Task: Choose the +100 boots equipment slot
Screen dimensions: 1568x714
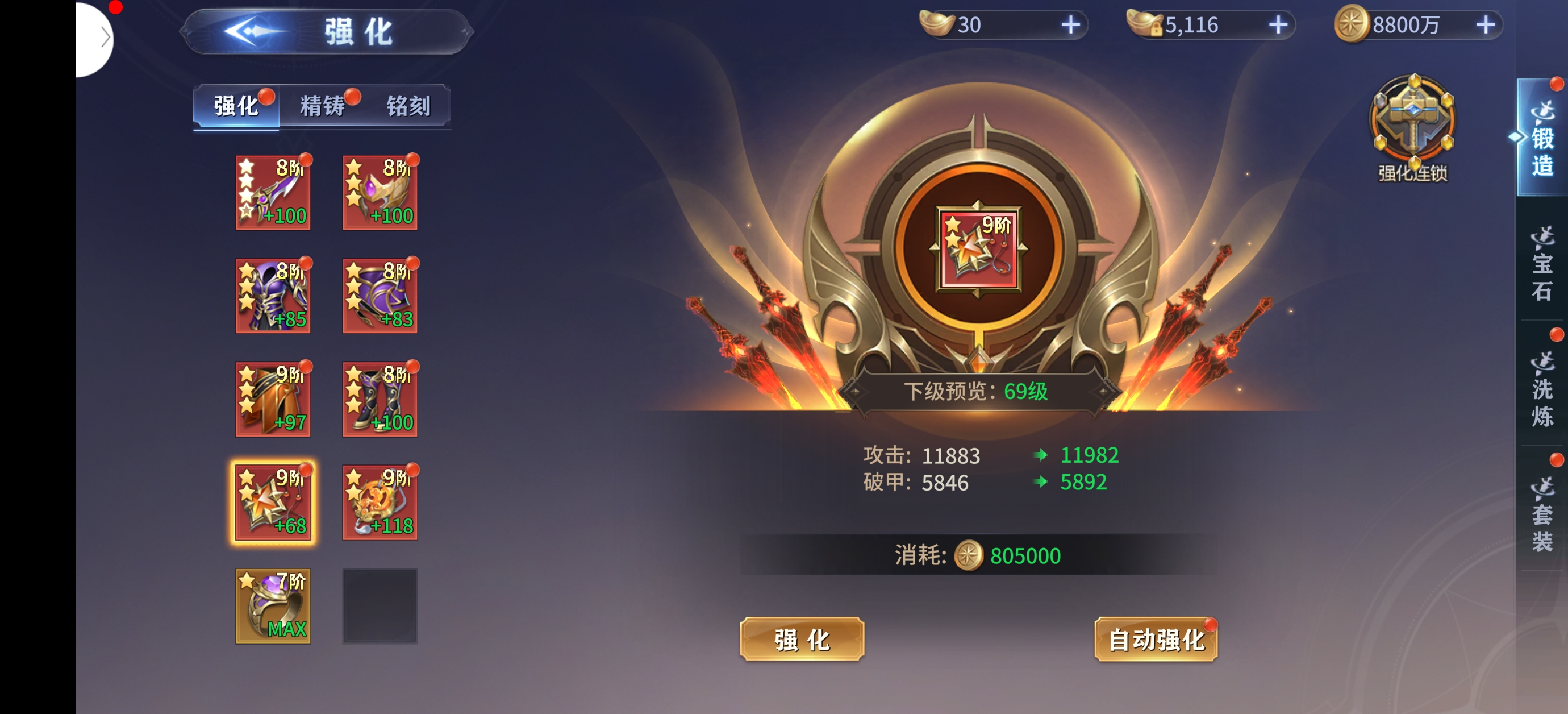Action: [x=380, y=399]
